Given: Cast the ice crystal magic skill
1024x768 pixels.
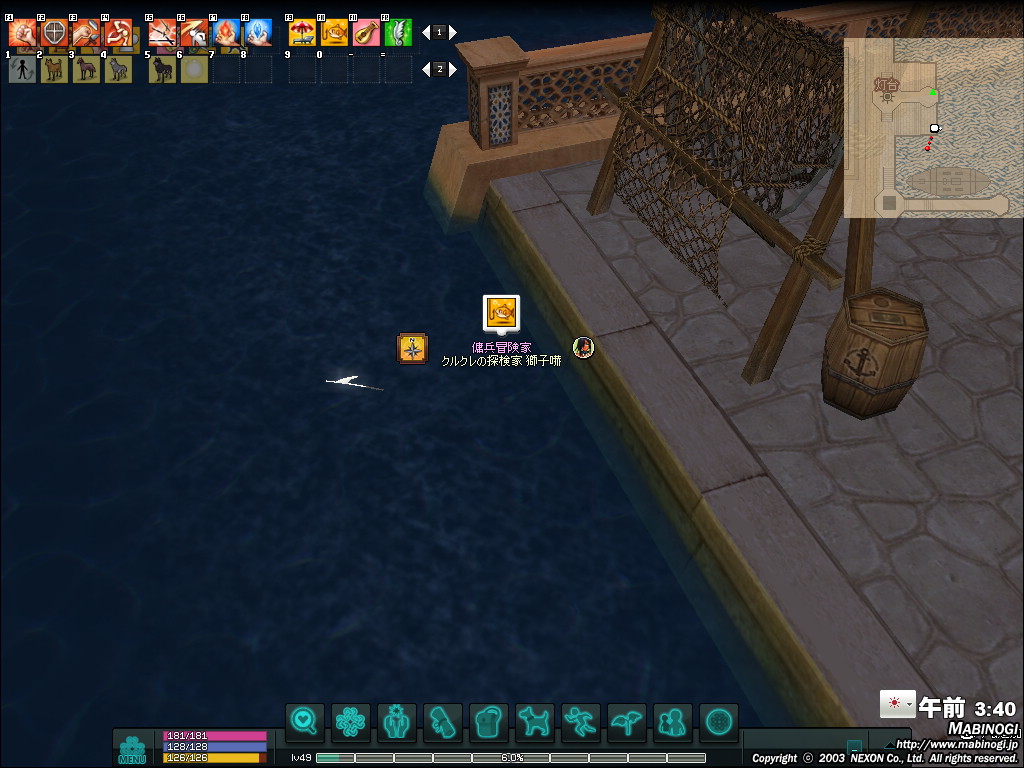Looking at the screenshot, I should [258, 33].
